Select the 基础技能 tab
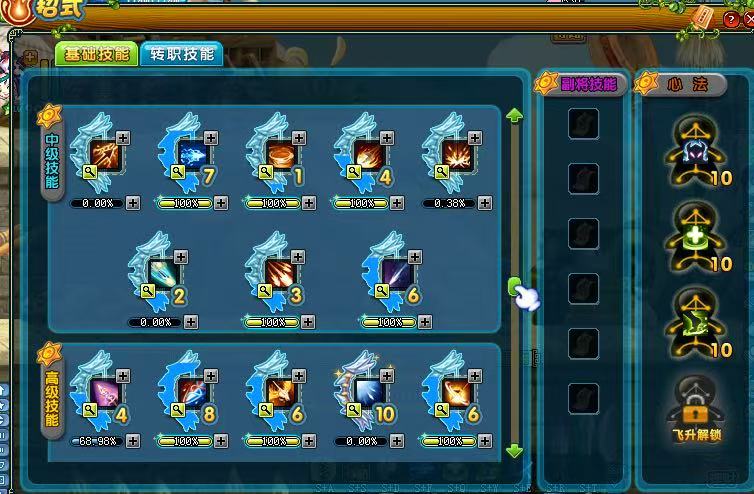754x494 pixels. (x=97, y=55)
